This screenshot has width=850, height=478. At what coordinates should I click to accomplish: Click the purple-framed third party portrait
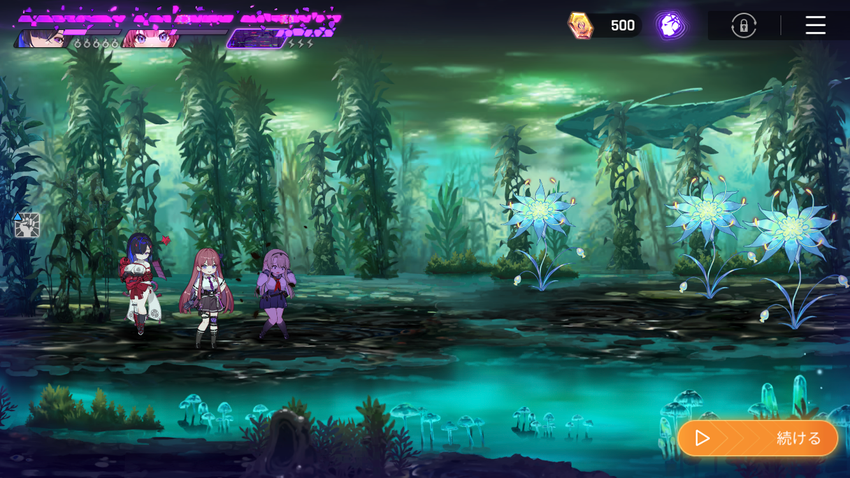coord(256,39)
